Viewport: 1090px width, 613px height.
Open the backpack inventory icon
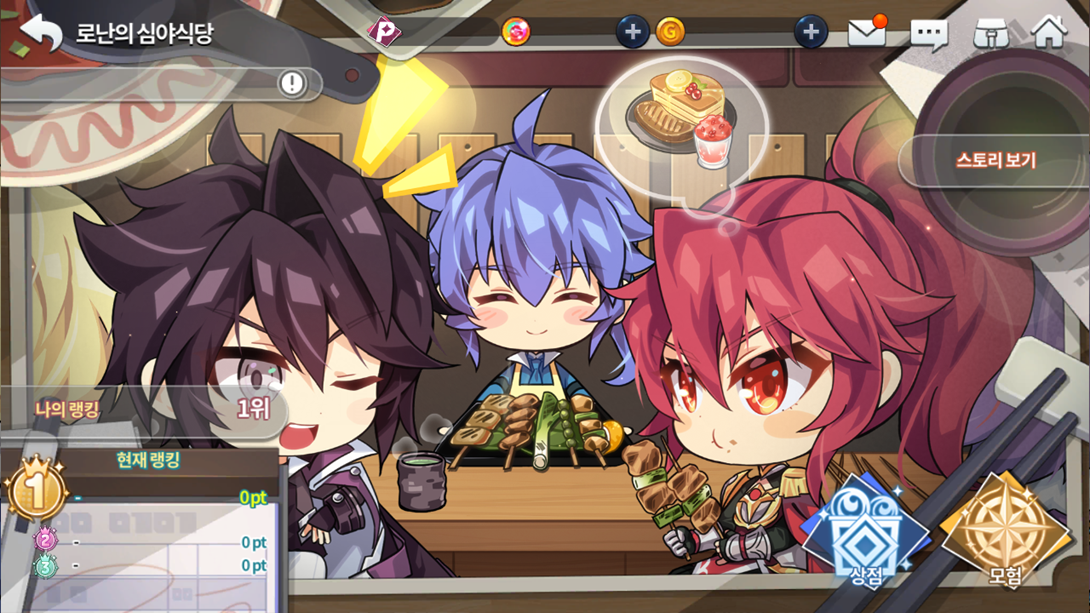point(990,33)
